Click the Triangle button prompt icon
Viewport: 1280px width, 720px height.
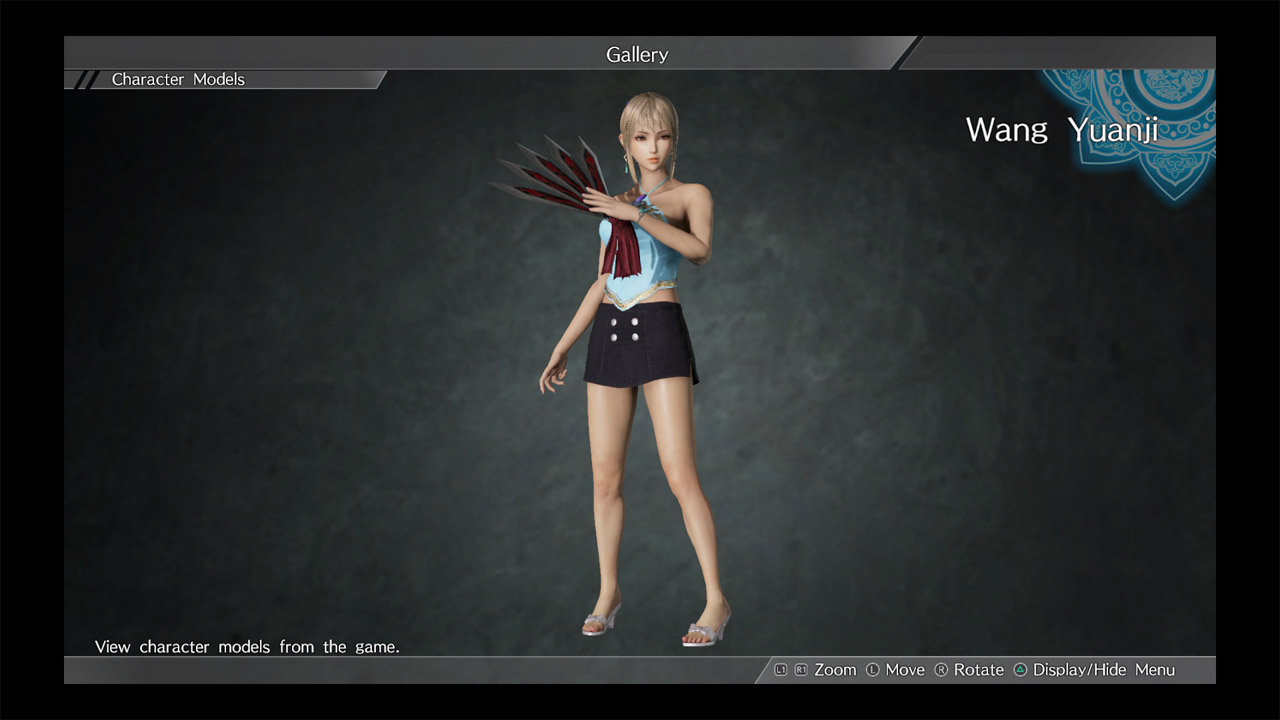tap(1019, 670)
